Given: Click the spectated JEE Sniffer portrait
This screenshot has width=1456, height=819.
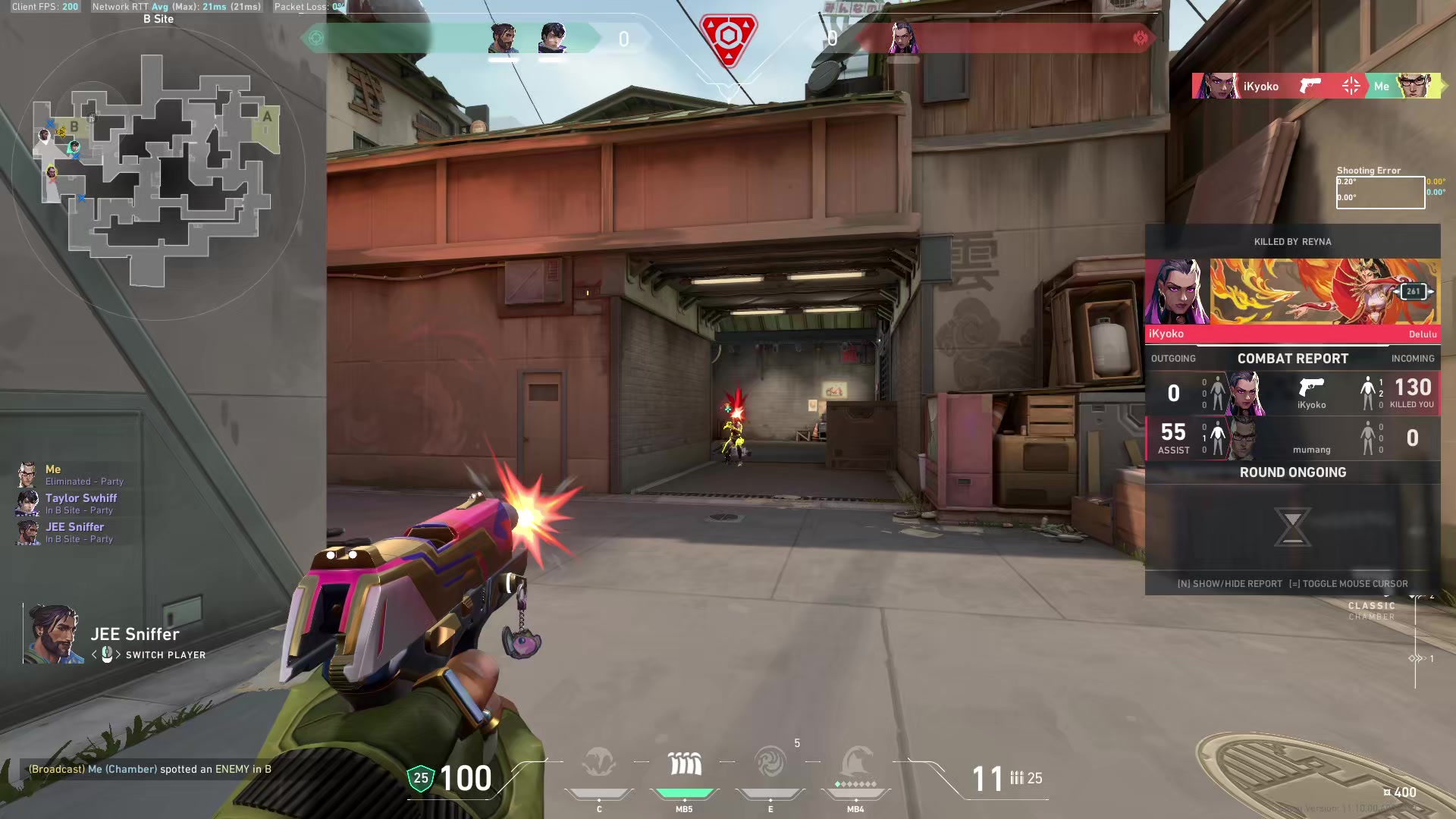Looking at the screenshot, I should point(53,634).
